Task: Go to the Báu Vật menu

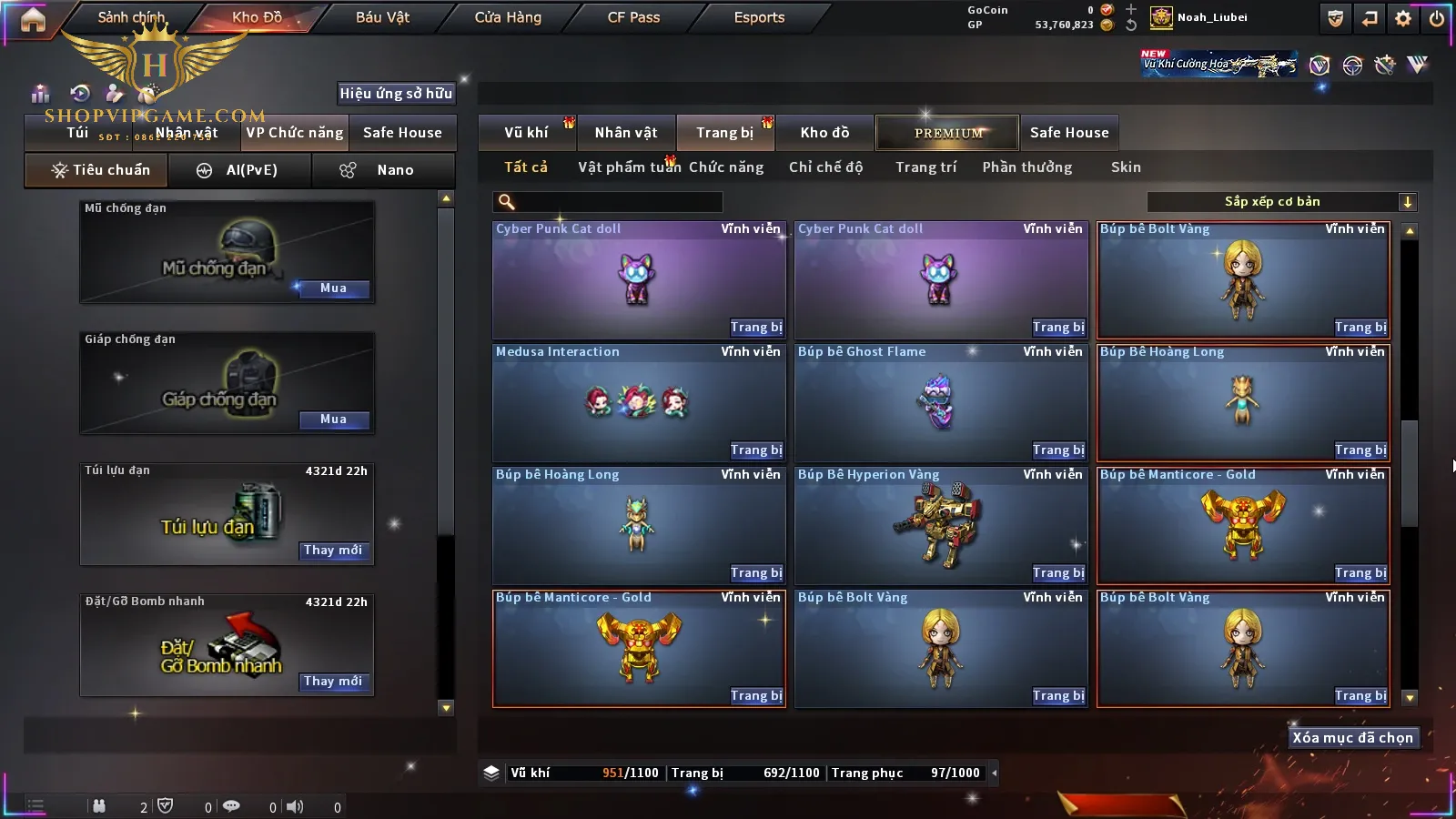Action: (x=382, y=17)
